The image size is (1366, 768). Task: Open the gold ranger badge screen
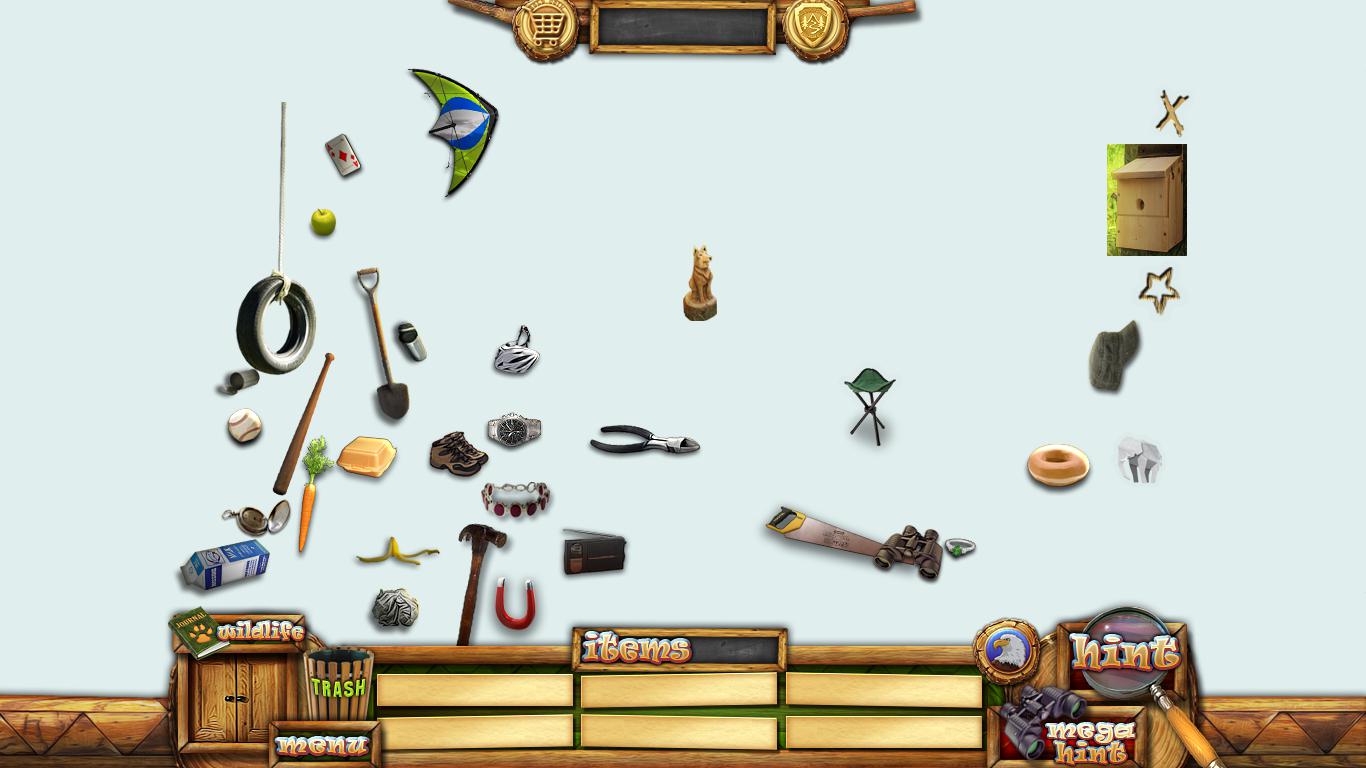point(815,27)
